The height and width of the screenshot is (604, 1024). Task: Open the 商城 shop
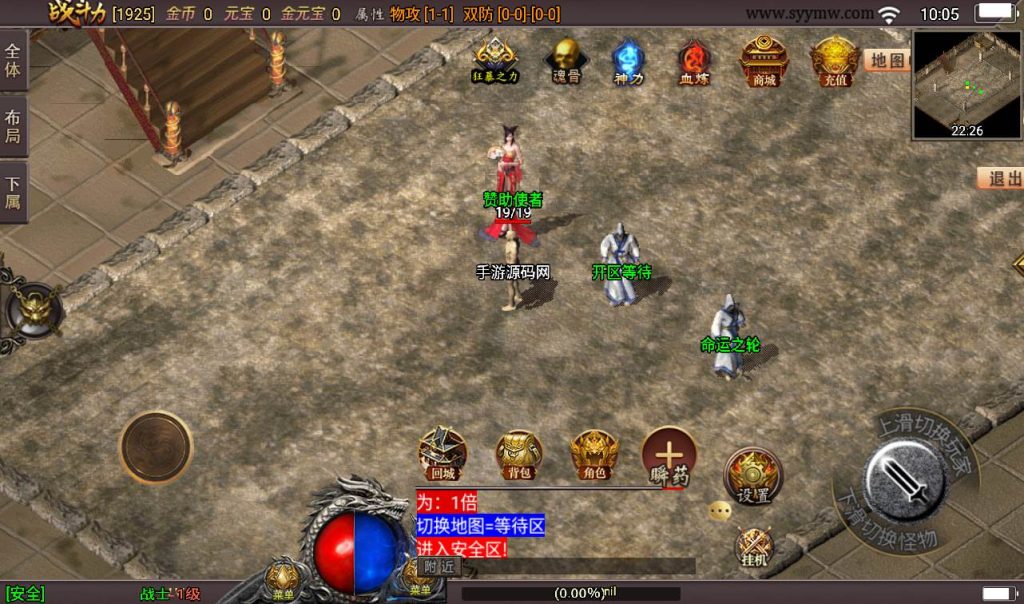click(764, 60)
